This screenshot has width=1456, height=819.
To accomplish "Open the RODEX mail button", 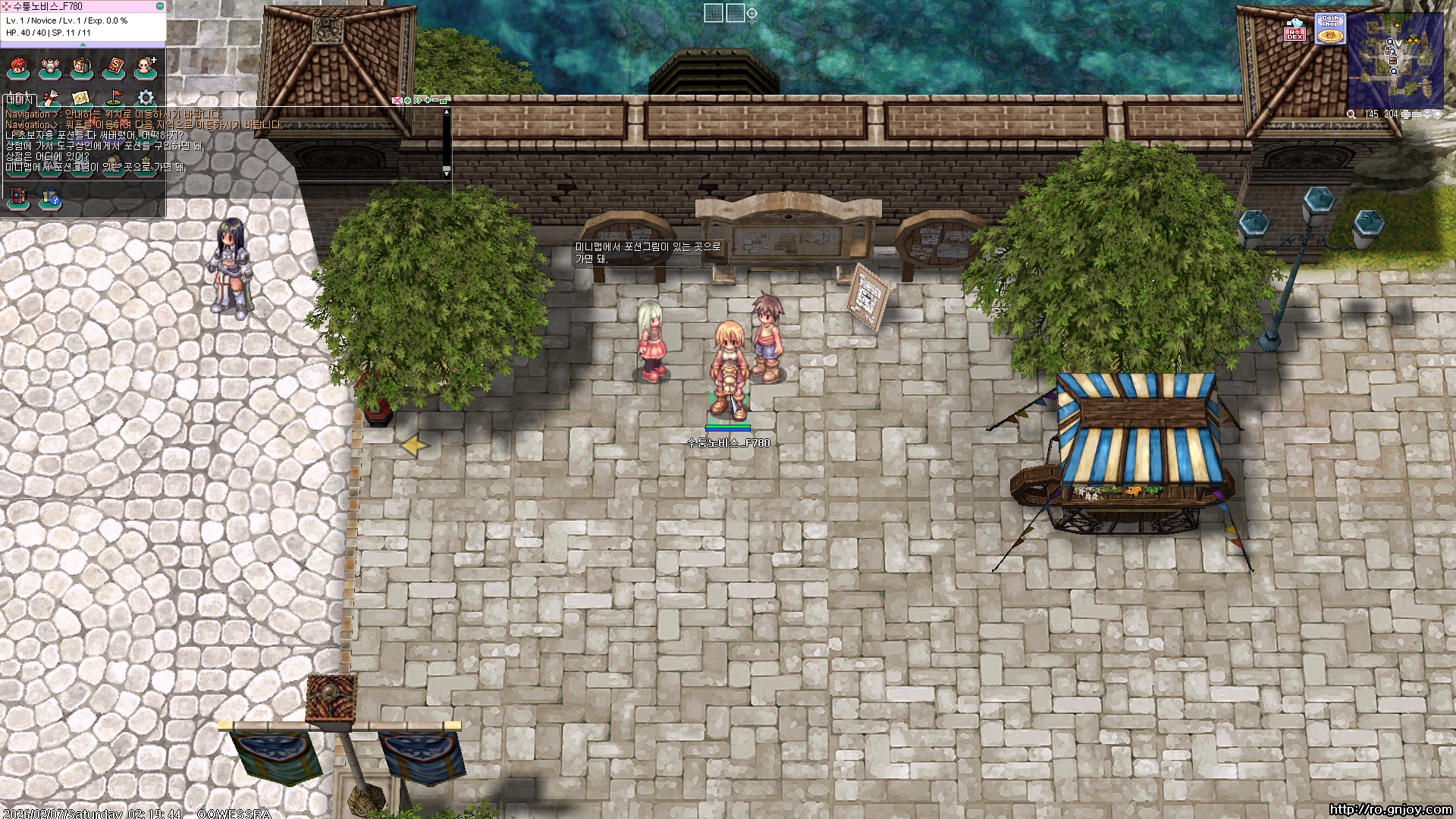I will click(x=1295, y=30).
